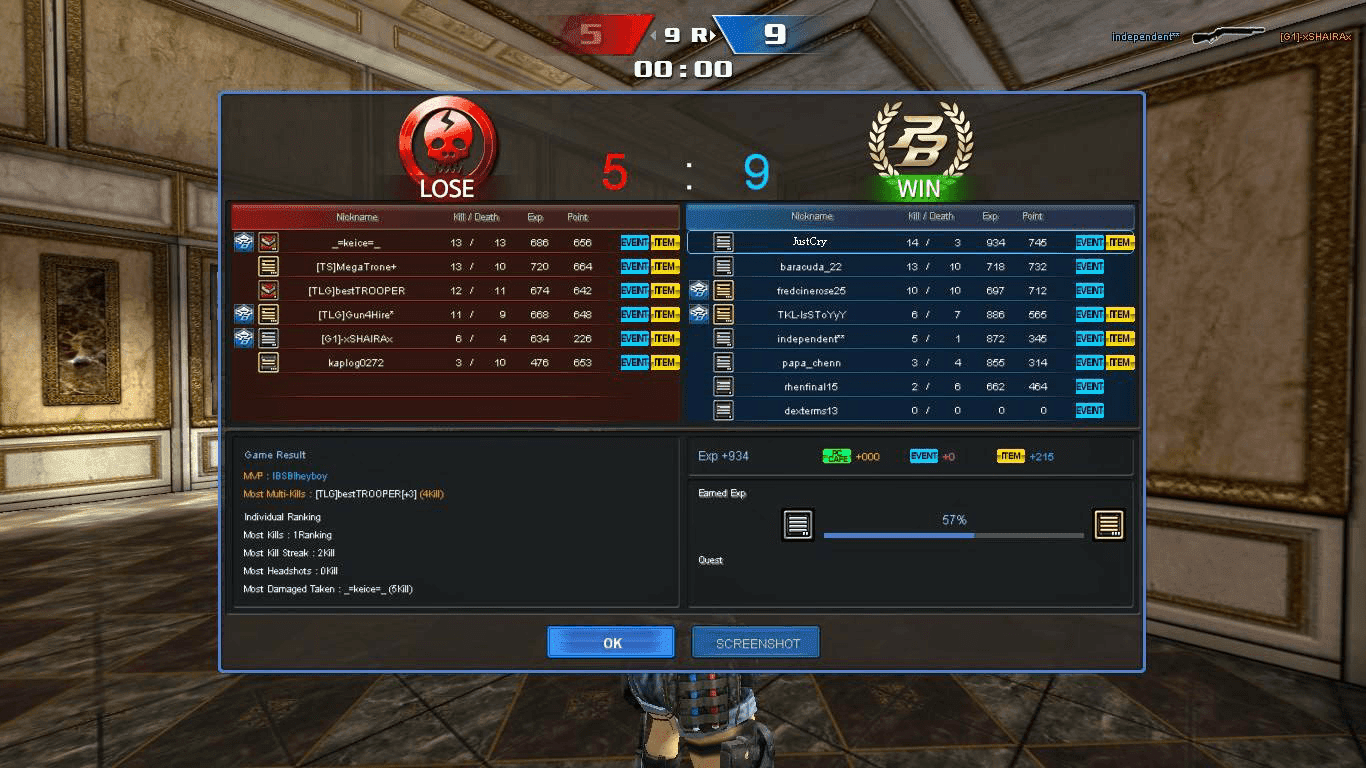Click the left Earned Exp card icon
1366x768 pixels.
(x=798, y=524)
